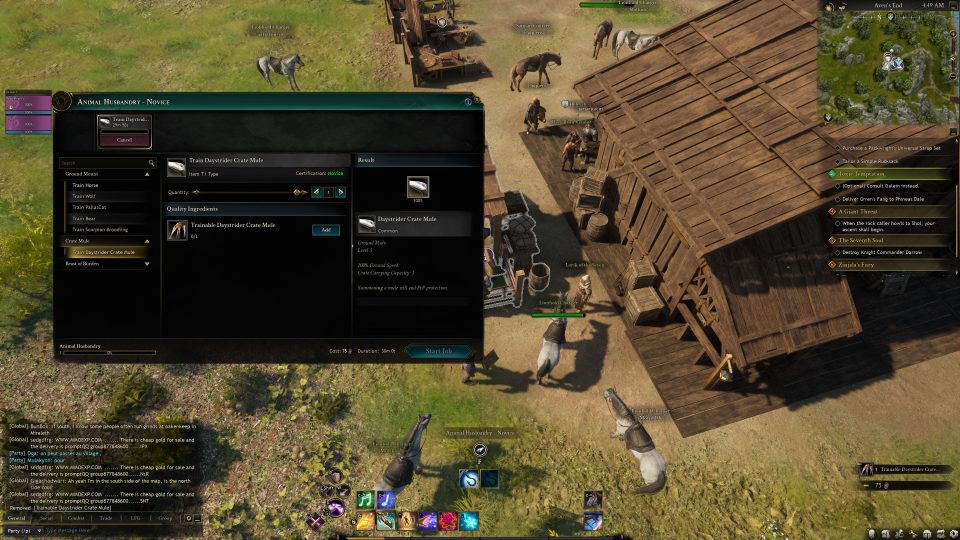Expand the Beast of Burden category
The height and width of the screenshot is (540, 960).
pos(148,264)
